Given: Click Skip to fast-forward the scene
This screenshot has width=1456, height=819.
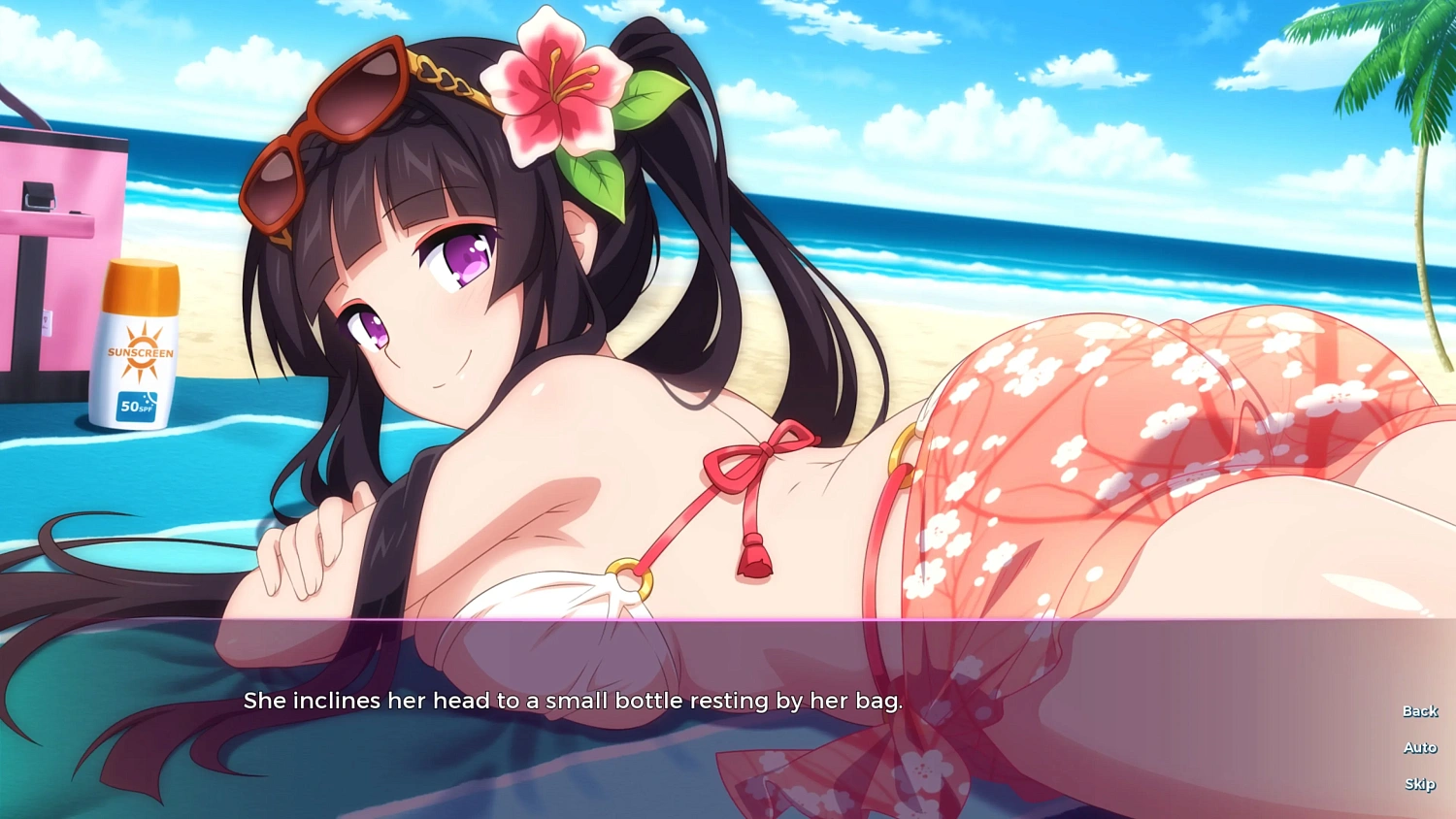Looking at the screenshot, I should pyautogui.click(x=1420, y=784).
